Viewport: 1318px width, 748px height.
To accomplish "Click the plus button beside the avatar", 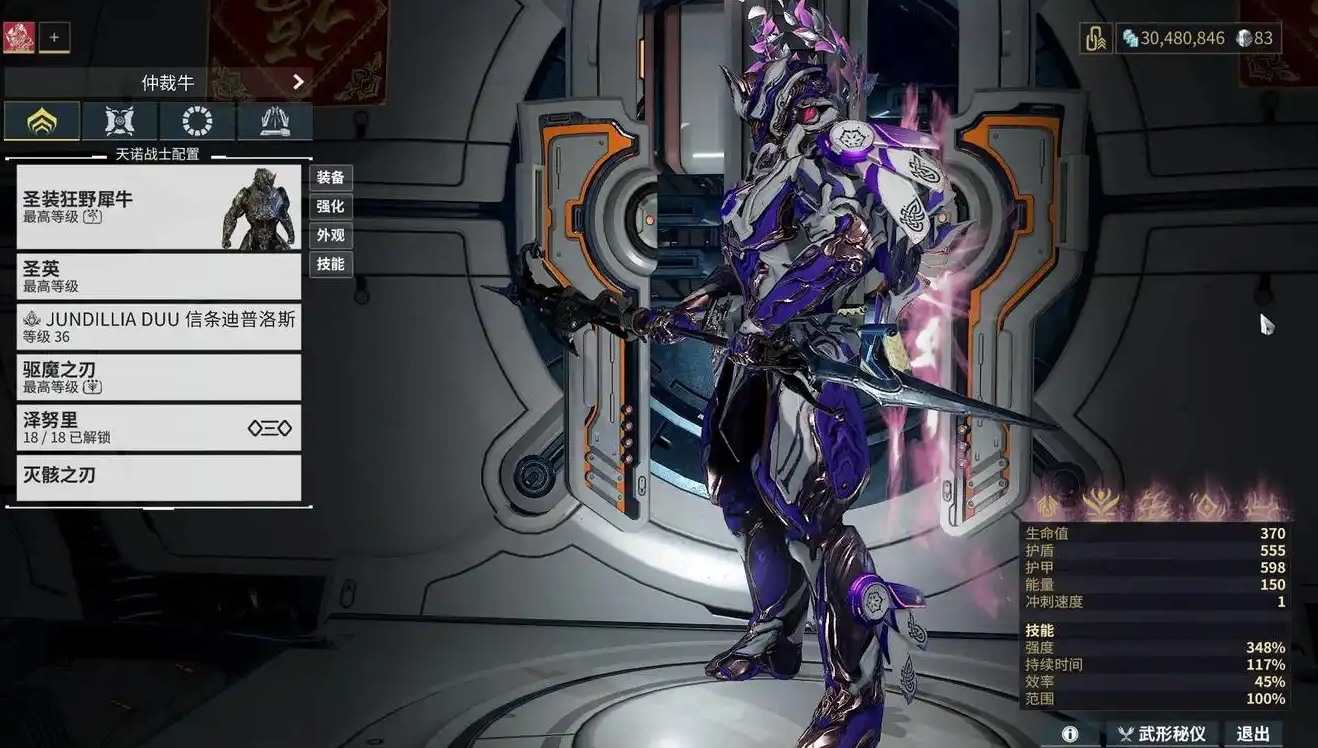I will [54, 38].
